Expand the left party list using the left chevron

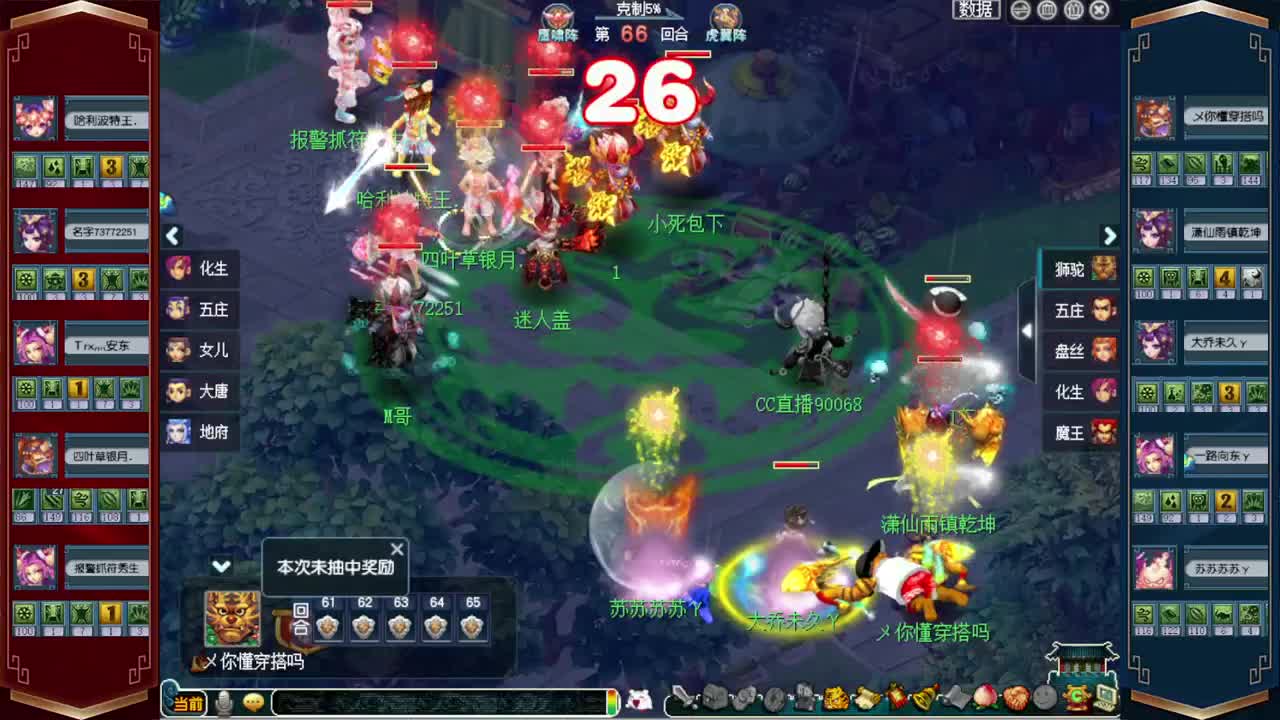(x=173, y=237)
